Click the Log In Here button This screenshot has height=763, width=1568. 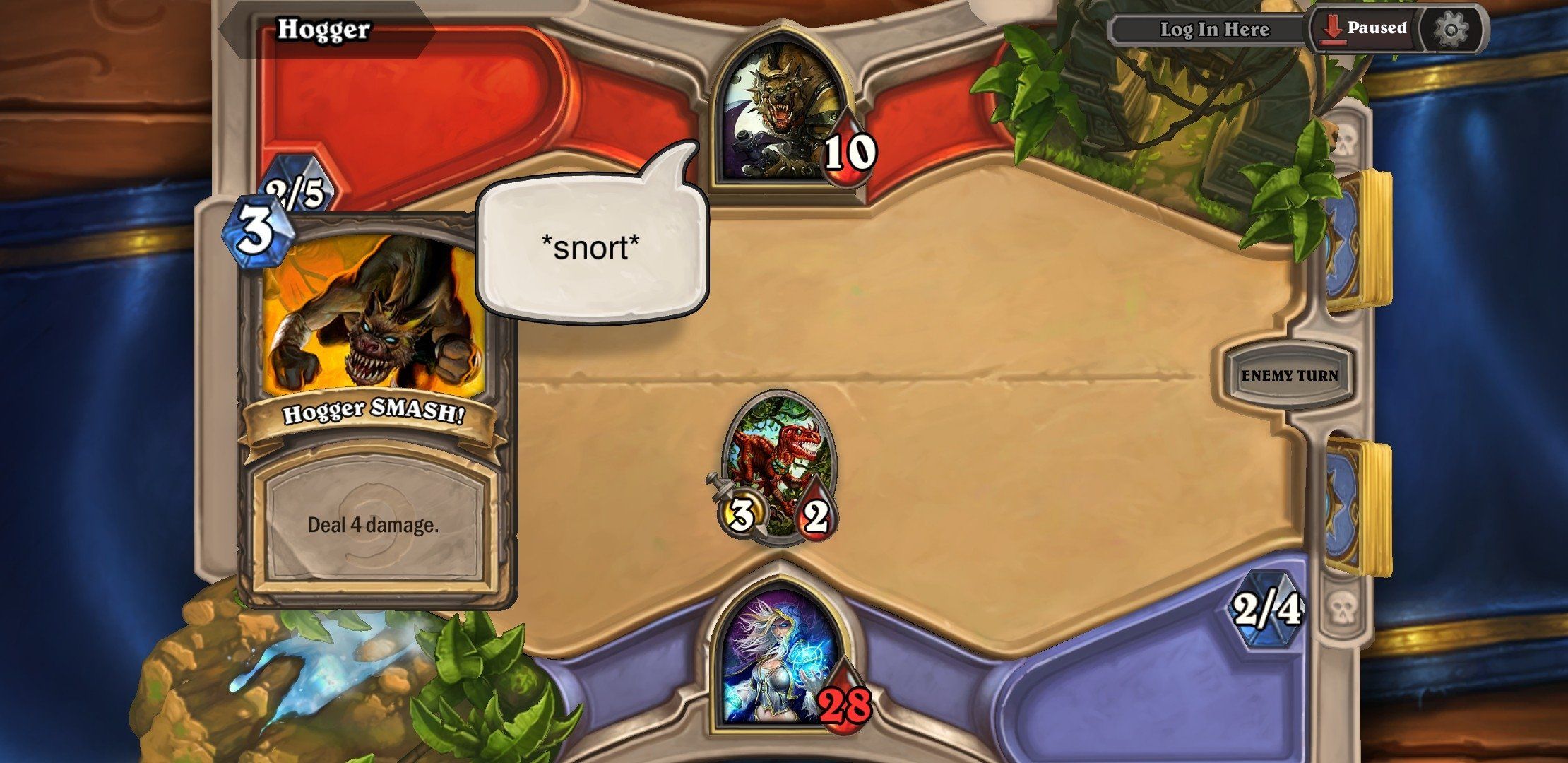pos(1215,30)
